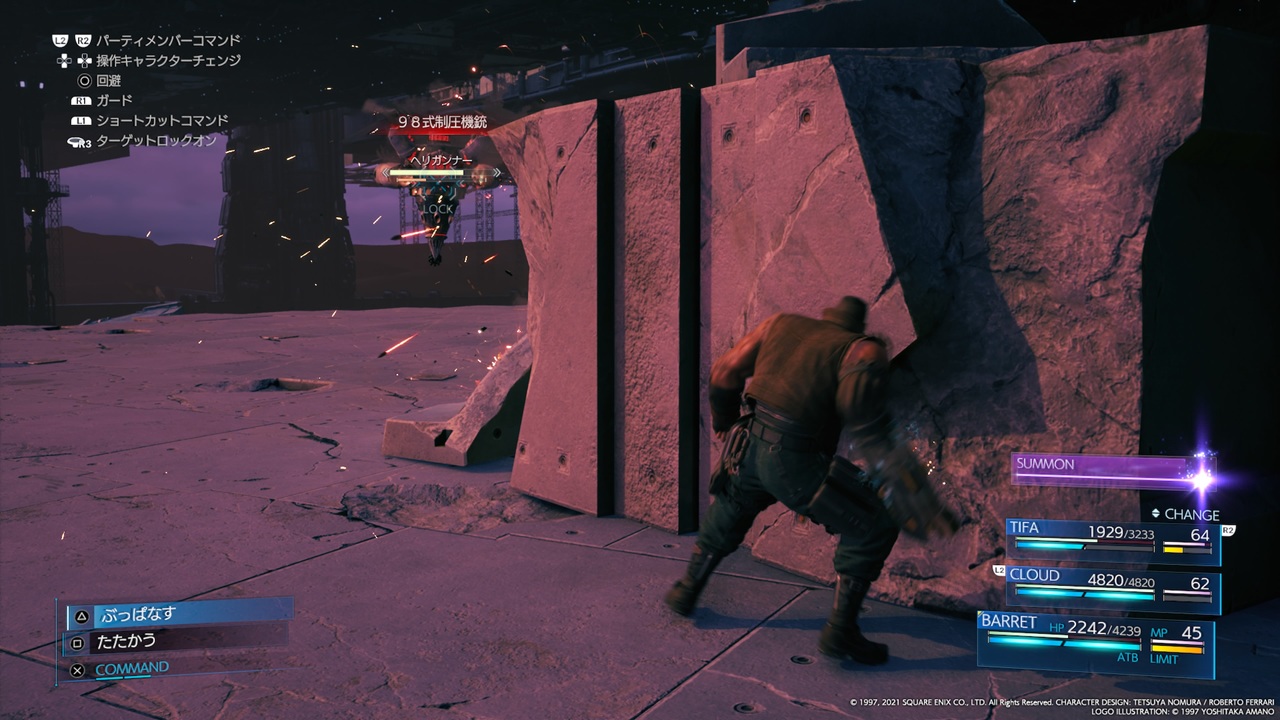
Task: Choose the たたかう attack command
Action: pyautogui.click(x=176, y=641)
